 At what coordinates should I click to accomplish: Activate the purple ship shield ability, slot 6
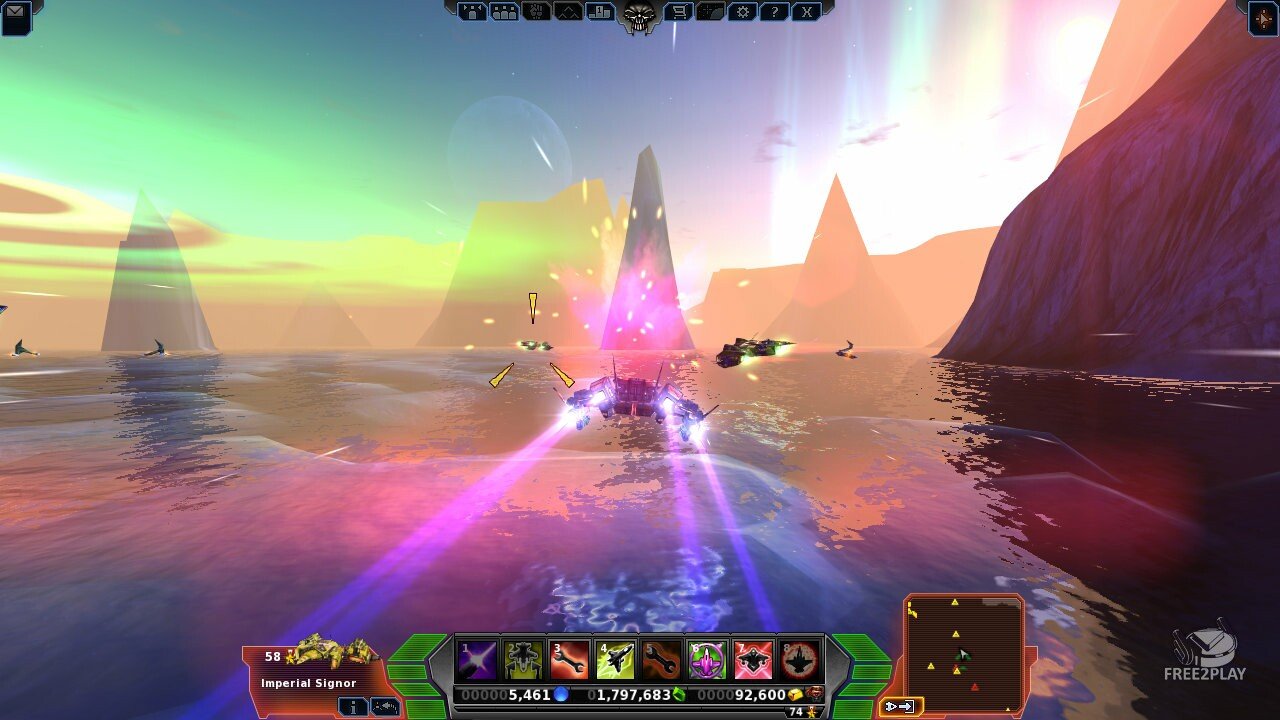tap(707, 660)
